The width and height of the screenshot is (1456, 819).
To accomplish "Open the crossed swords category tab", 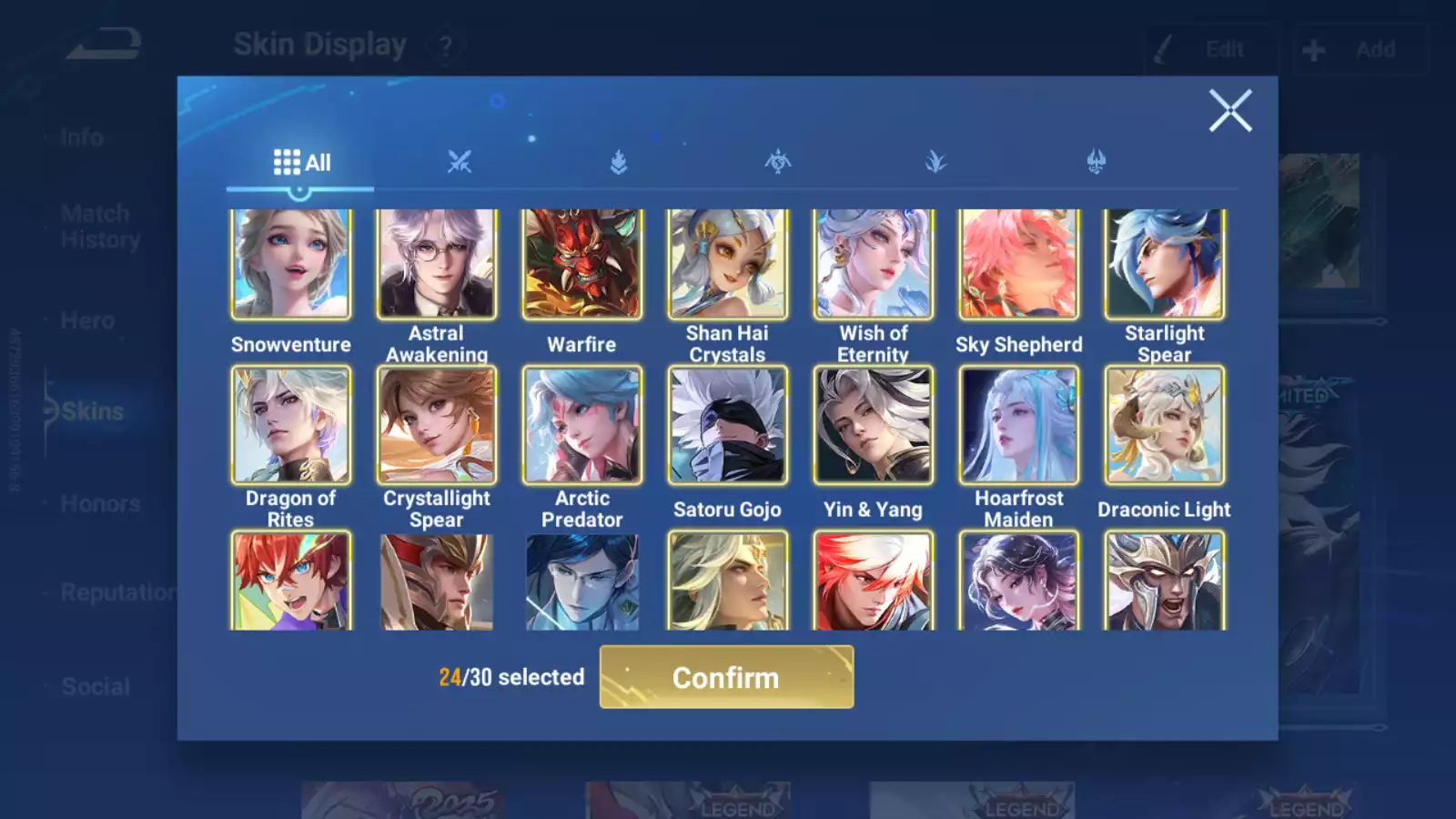I will (460, 163).
